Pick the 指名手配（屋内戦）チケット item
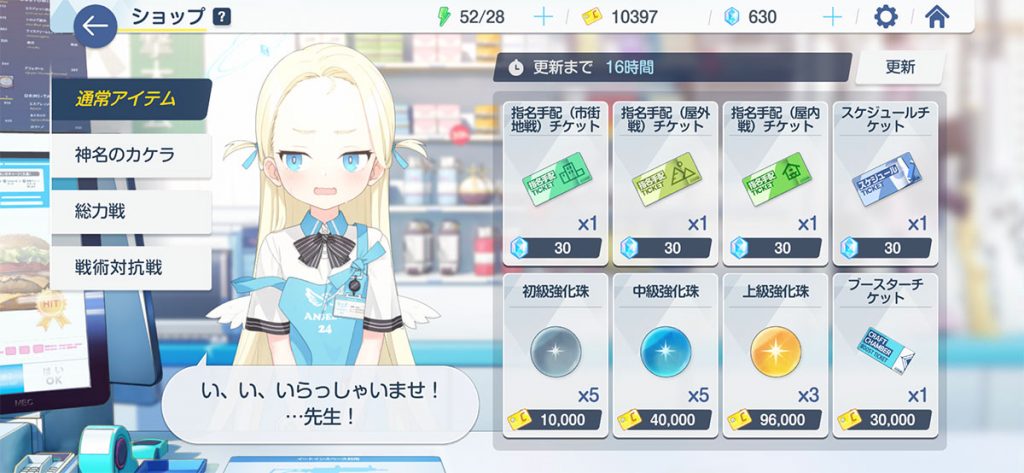This screenshot has width=1024, height=473. tap(775, 181)
